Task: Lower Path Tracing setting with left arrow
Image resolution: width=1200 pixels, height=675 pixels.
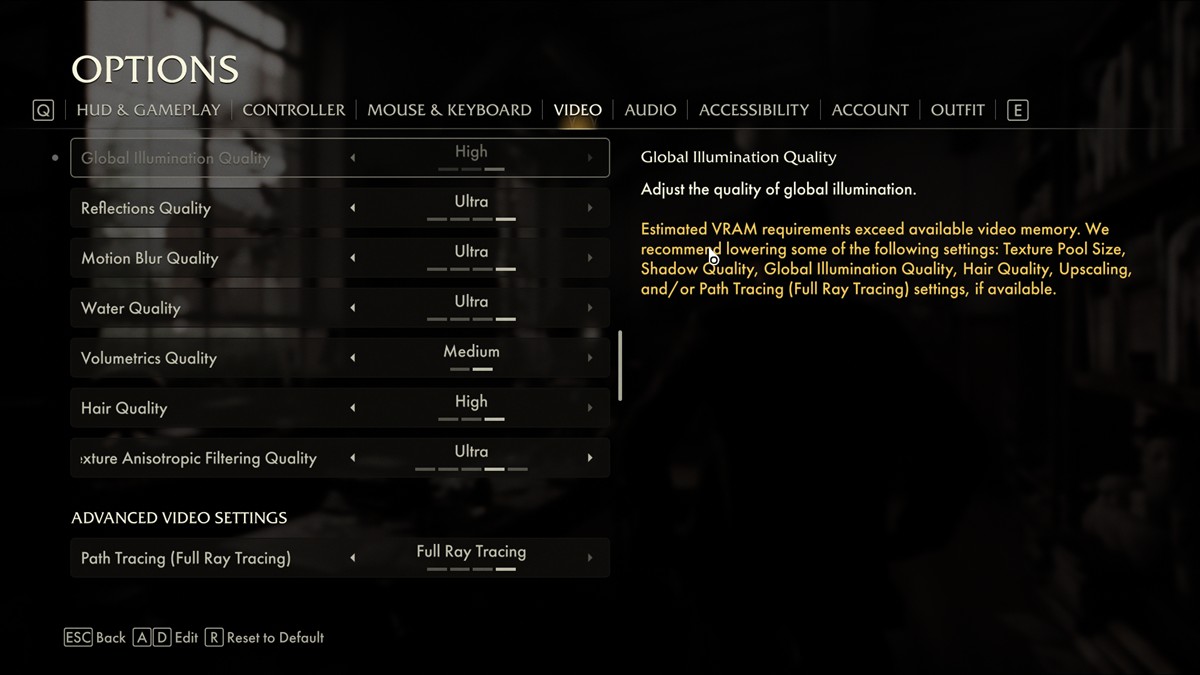Action: pyautogui.click(x=352, y=558)
